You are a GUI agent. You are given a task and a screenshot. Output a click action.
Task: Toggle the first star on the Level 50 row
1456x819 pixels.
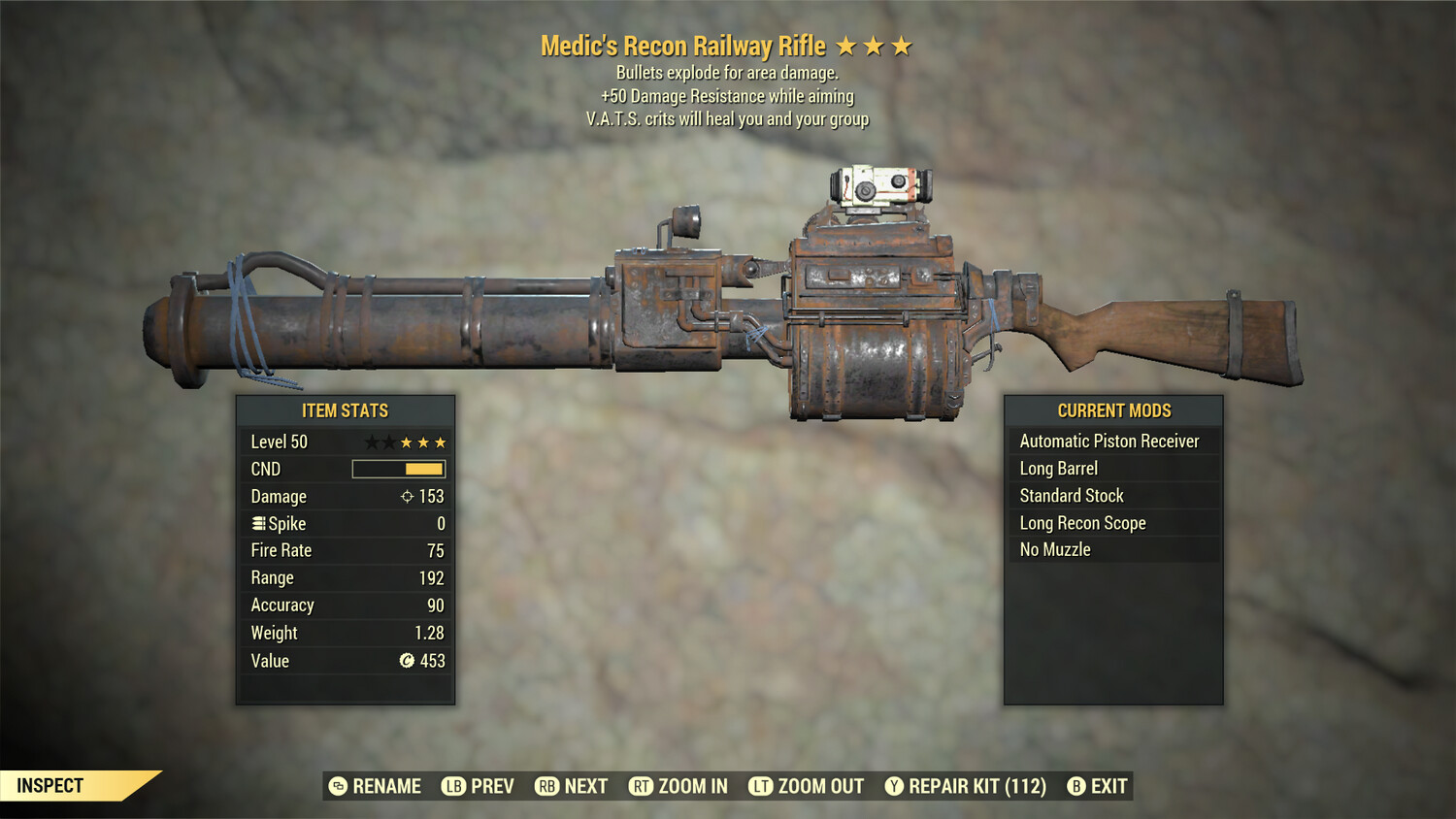370,442
